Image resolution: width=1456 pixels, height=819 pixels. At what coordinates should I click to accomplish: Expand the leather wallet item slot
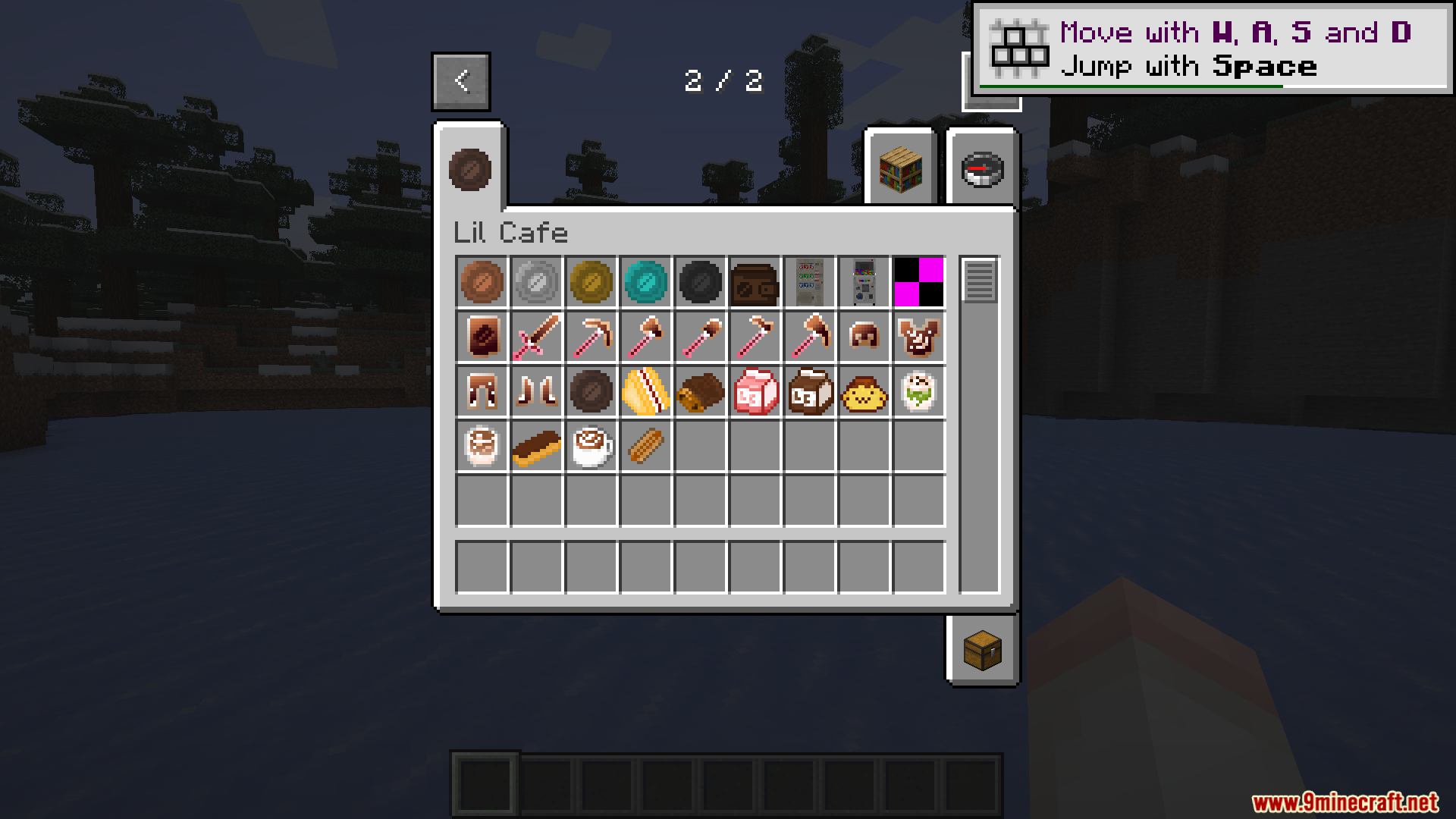(x=755, y=282)
